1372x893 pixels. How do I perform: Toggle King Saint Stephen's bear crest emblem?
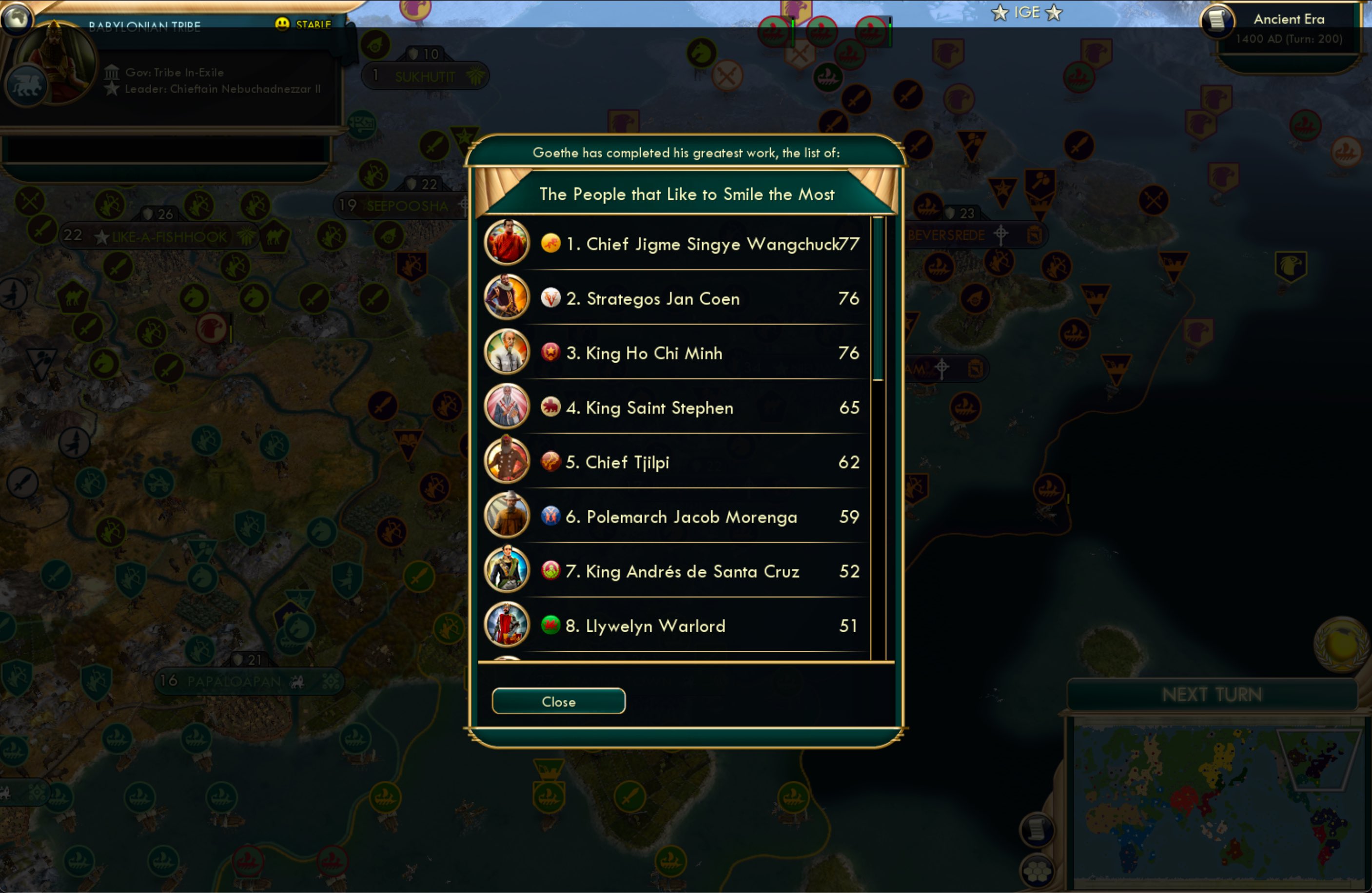pos(551,408)
